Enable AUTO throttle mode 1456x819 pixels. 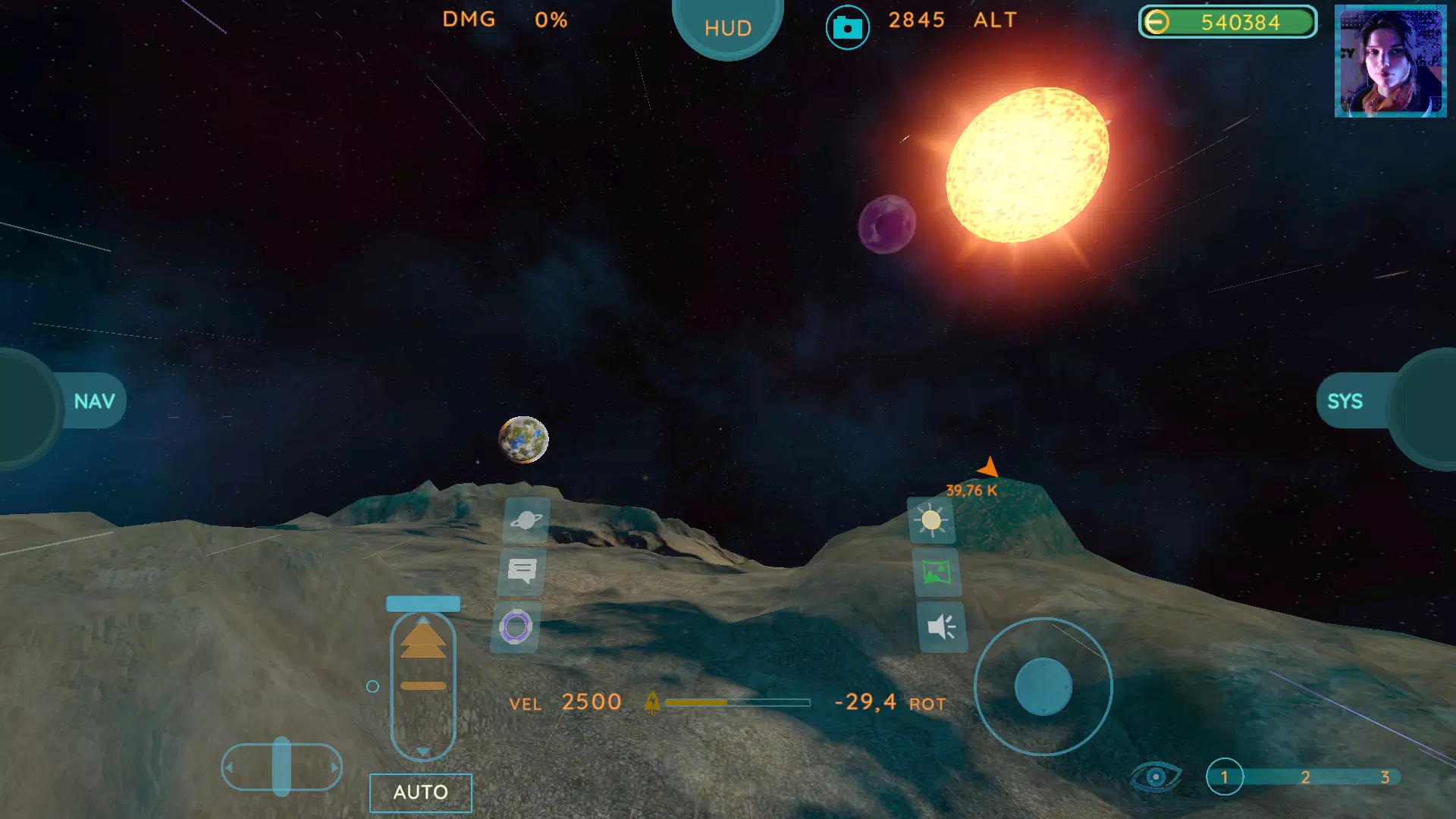tap(420, 792)
